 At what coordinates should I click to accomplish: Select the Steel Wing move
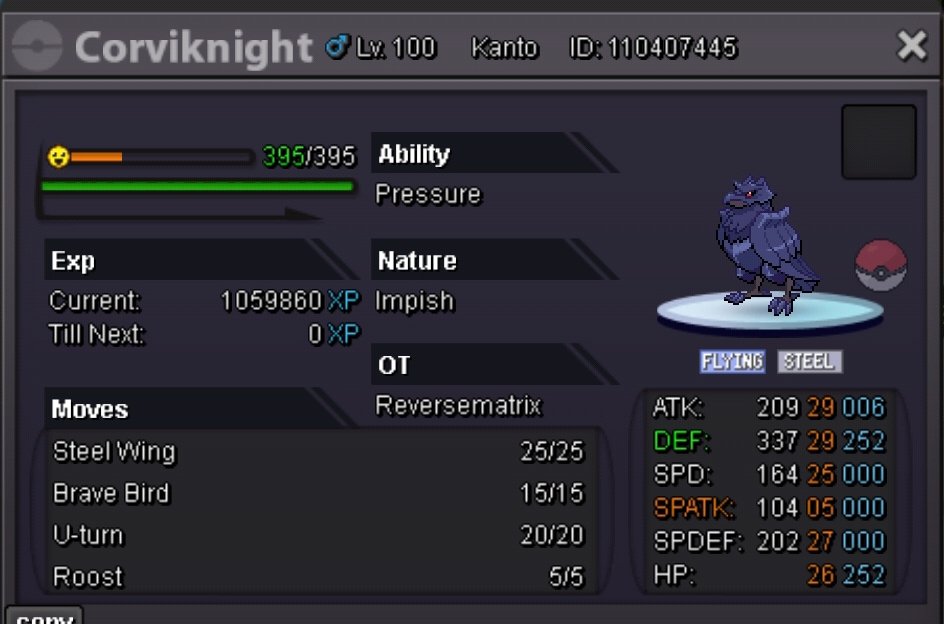coord(114,452)
